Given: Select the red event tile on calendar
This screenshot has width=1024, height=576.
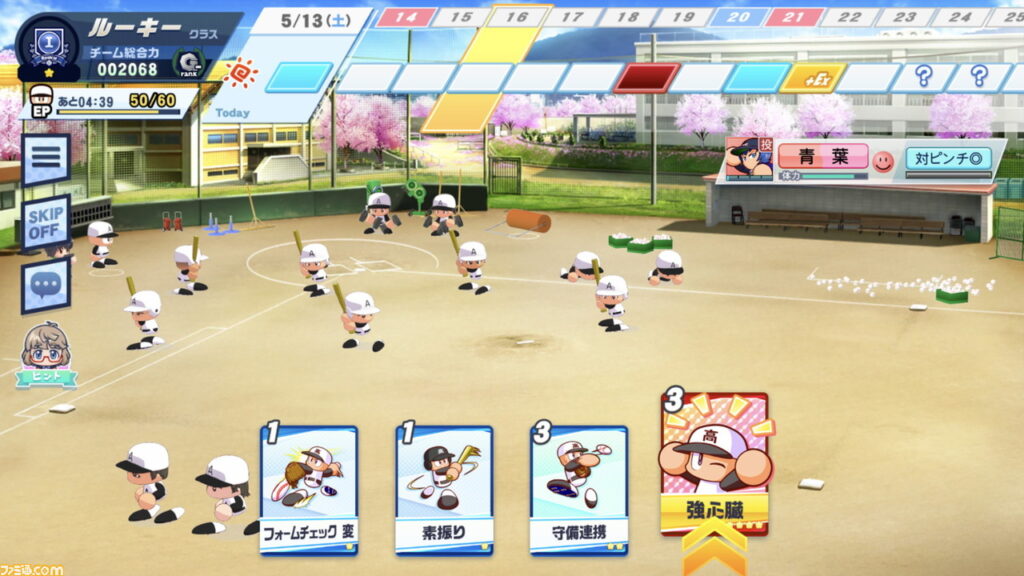Looking at the screenshot, I should [646, 78].
